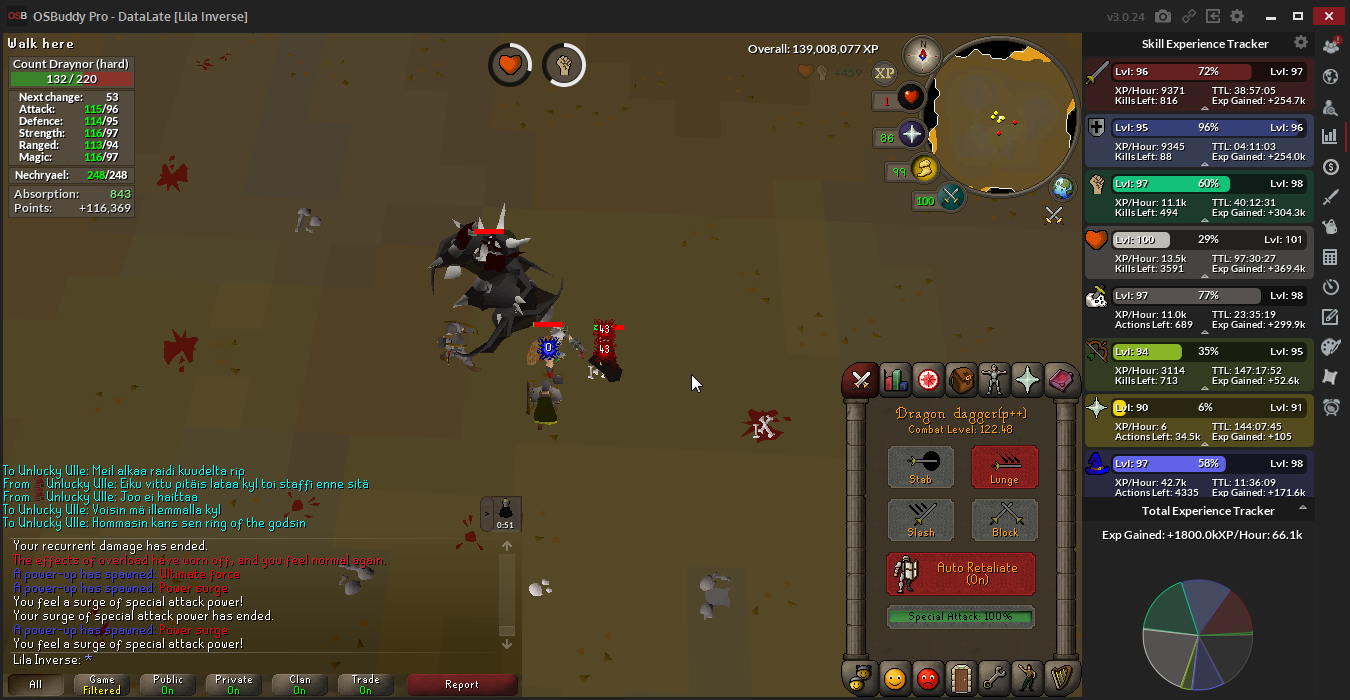Activate the Special Attack bar
Screen dimensions: 1350x700
pos(961,617)
